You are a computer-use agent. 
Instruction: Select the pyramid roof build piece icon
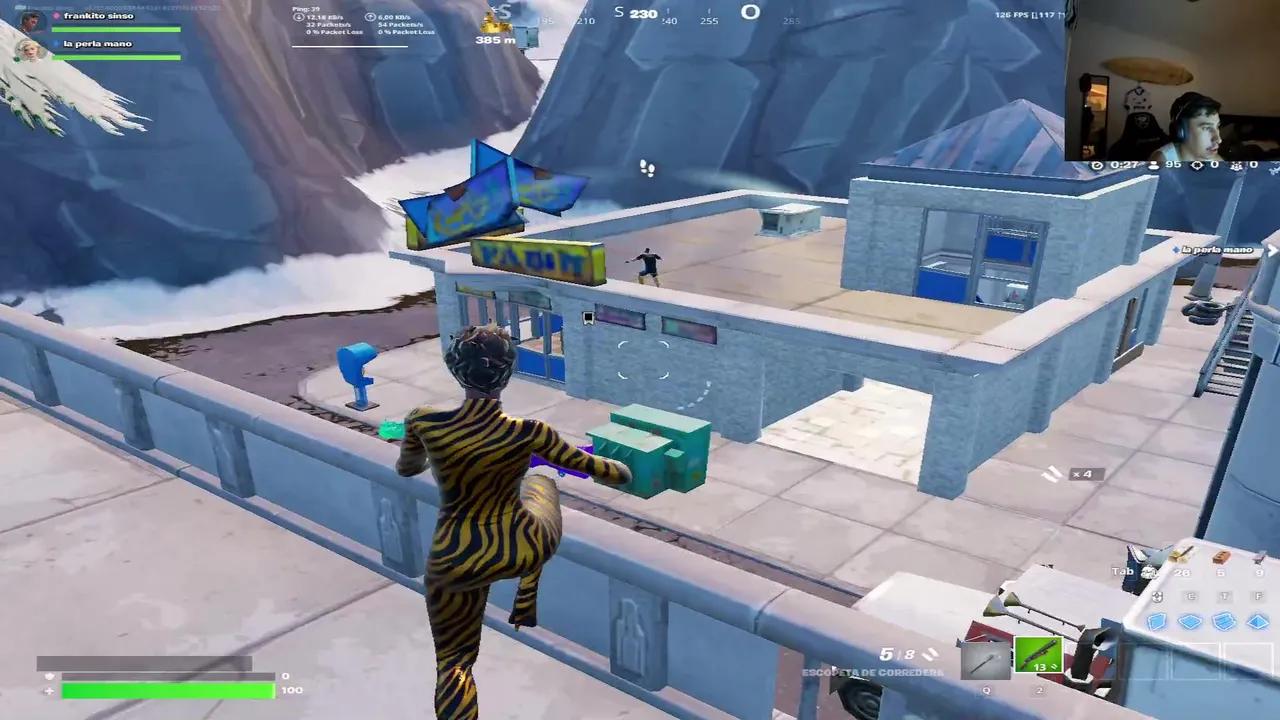pos(1258,620)
